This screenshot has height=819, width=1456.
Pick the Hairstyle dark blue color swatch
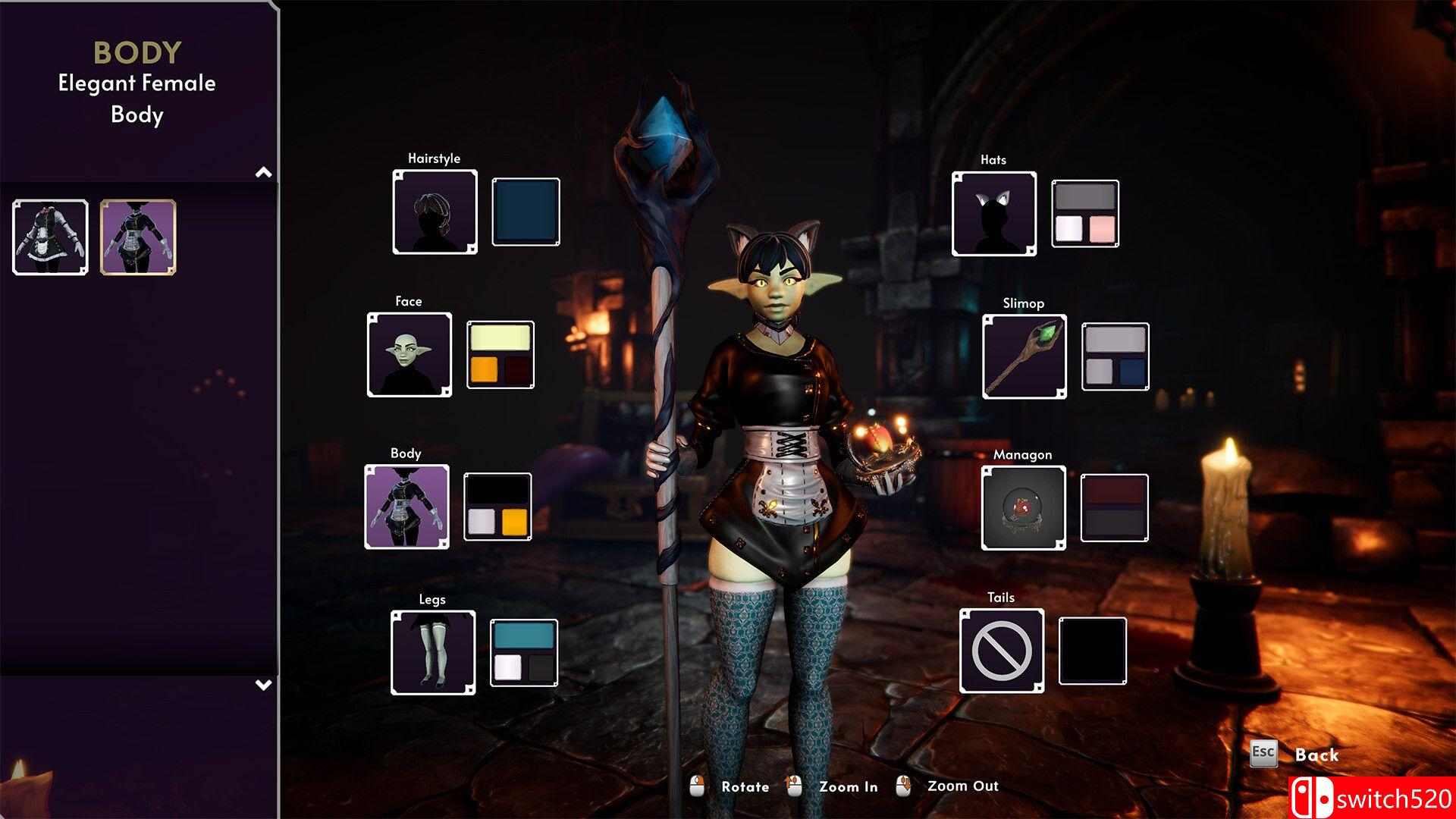pos(526,212)
